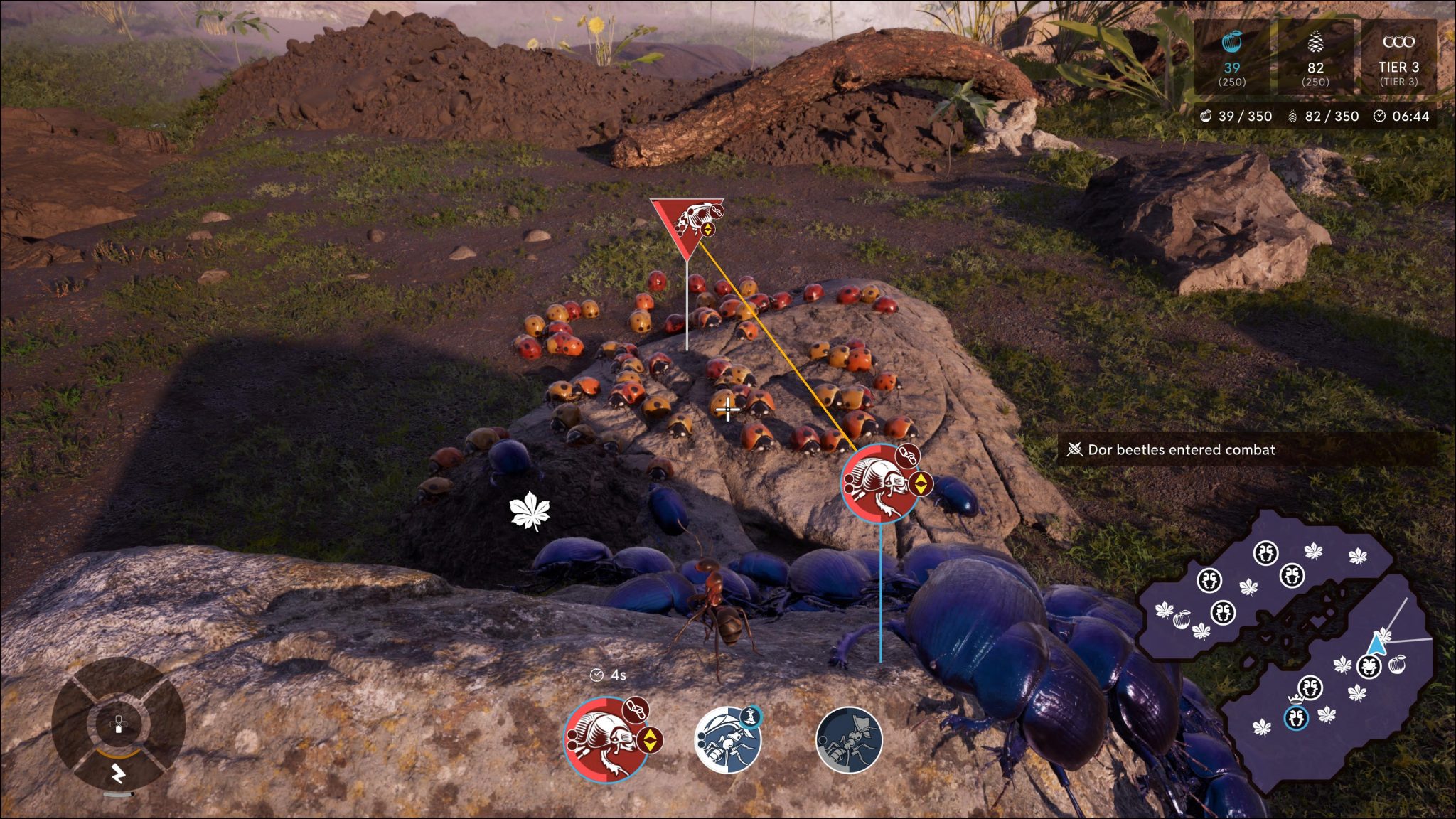Expand the blue-ringed nest icon on the minimap
Viewport: 1456px width, 819px height.
(1296, 719)
